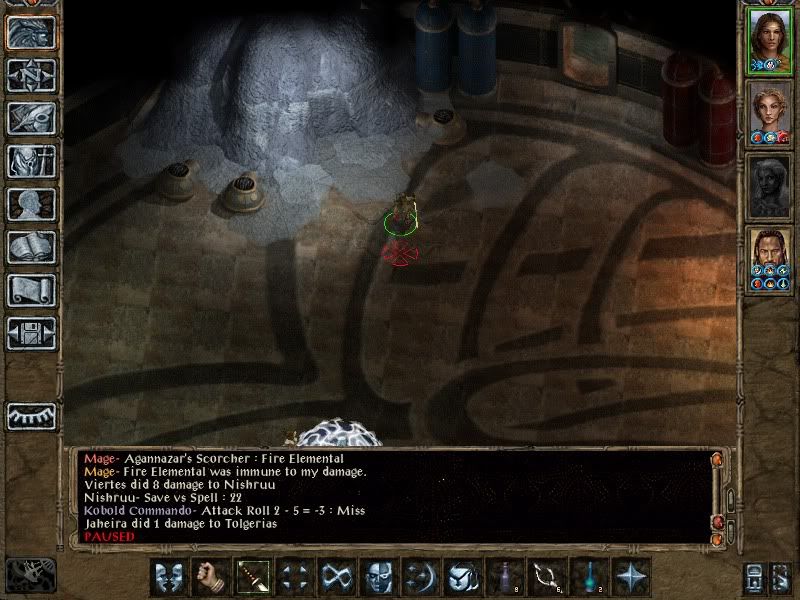Image resolution: width=800 pixels, height=600 pixels.
Task: Choose the fist attack action
Action: click(x=211, y=576)
